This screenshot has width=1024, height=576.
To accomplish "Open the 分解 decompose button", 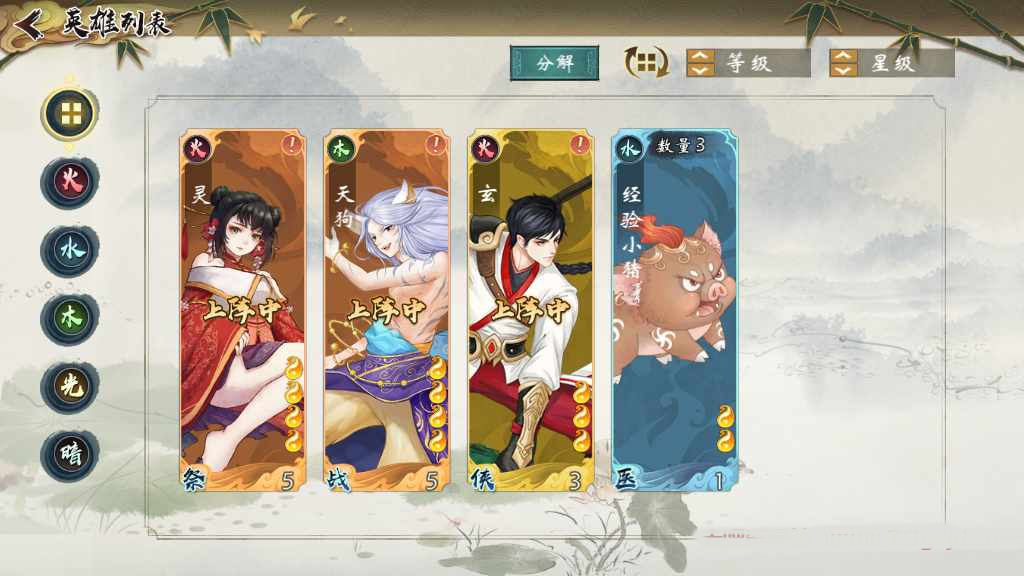I will (555, 63).
